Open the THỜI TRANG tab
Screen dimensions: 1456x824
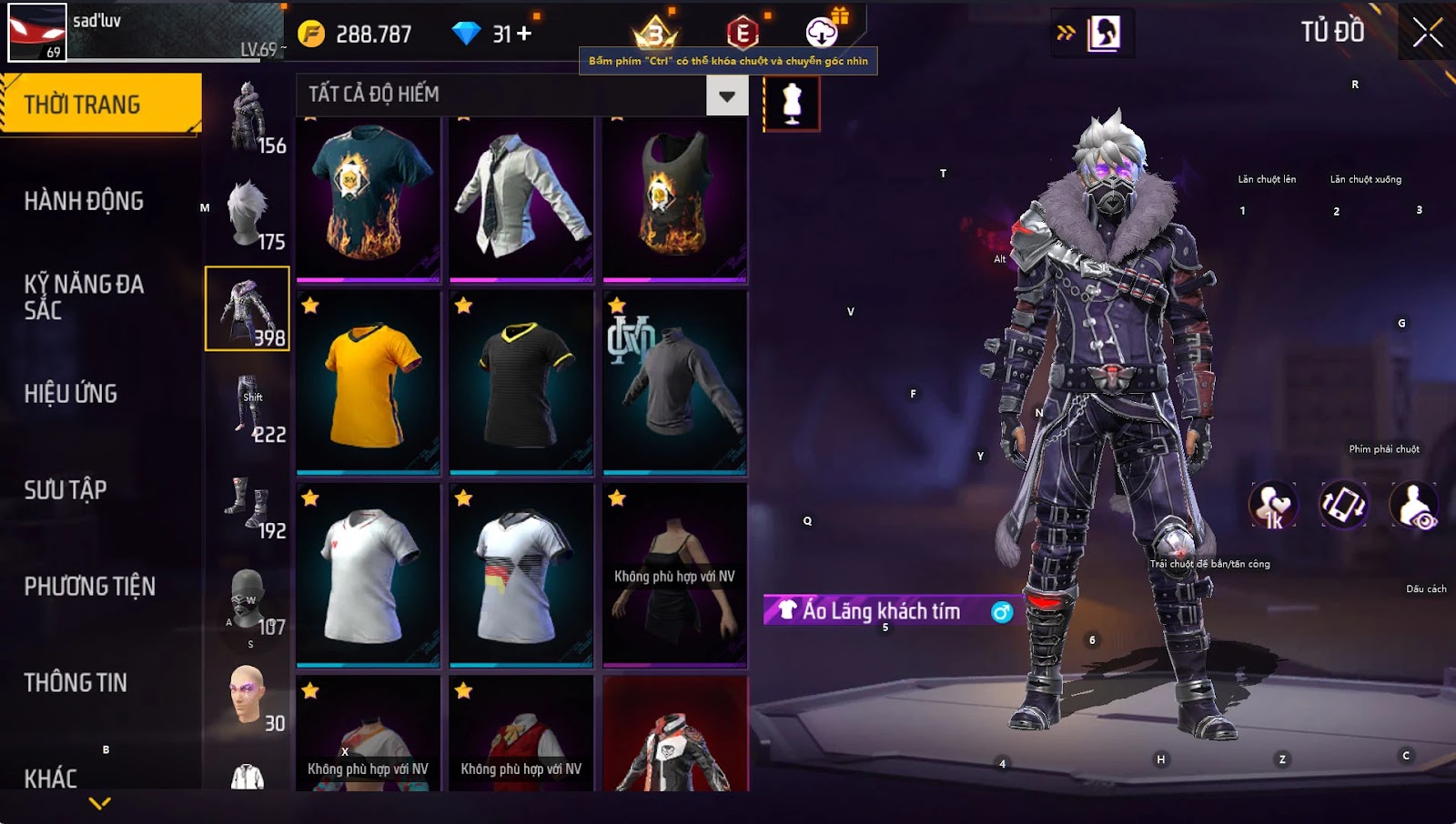tap(100, 104)
